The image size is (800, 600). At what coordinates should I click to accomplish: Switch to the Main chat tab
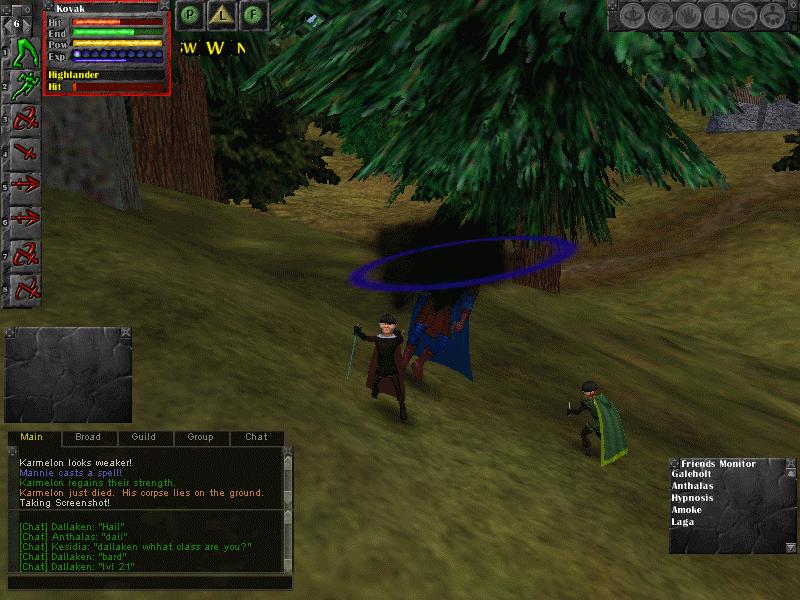[32, 437]
